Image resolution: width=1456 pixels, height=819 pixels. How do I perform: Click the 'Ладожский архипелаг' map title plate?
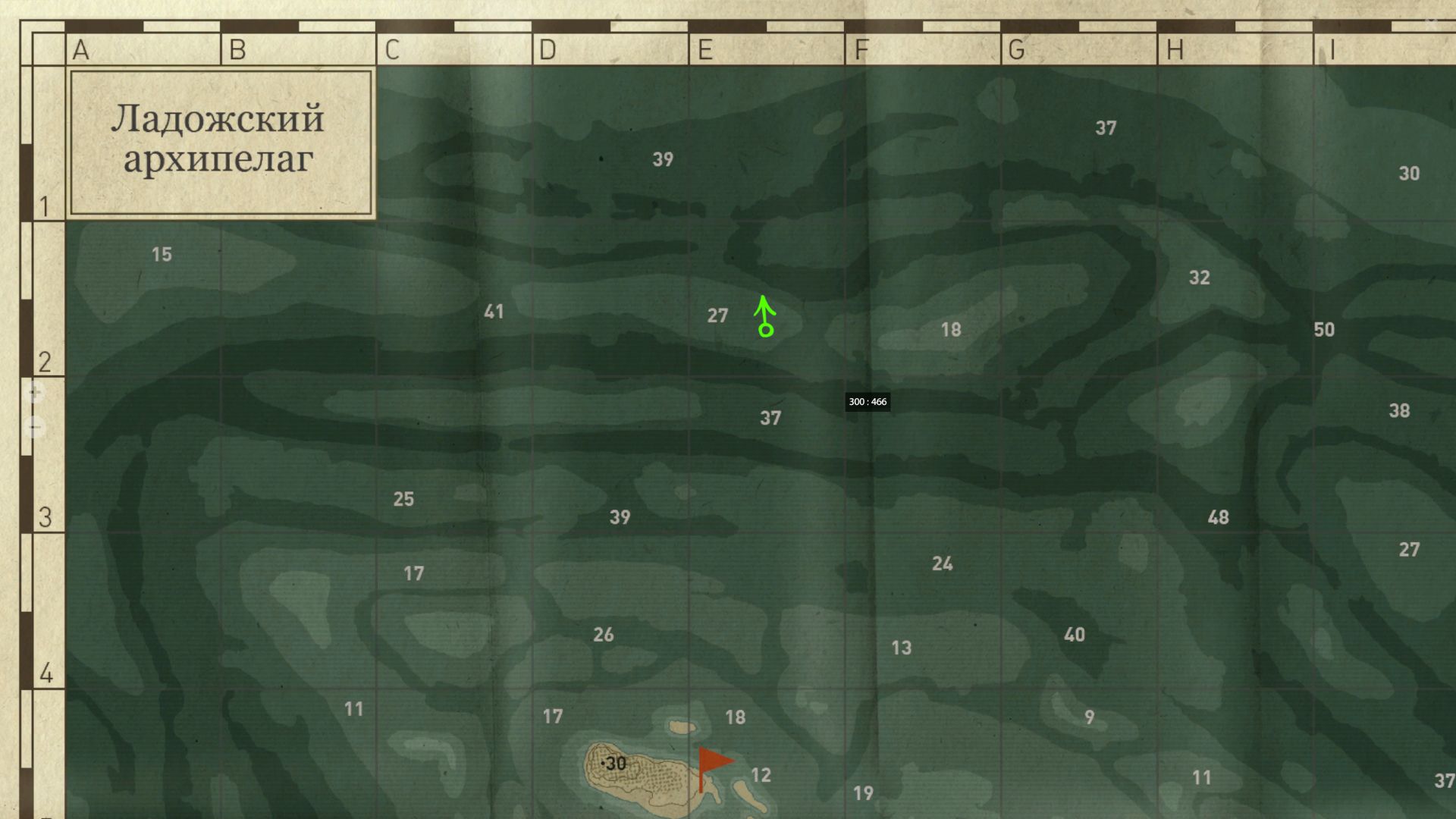(x=220, y=140)
